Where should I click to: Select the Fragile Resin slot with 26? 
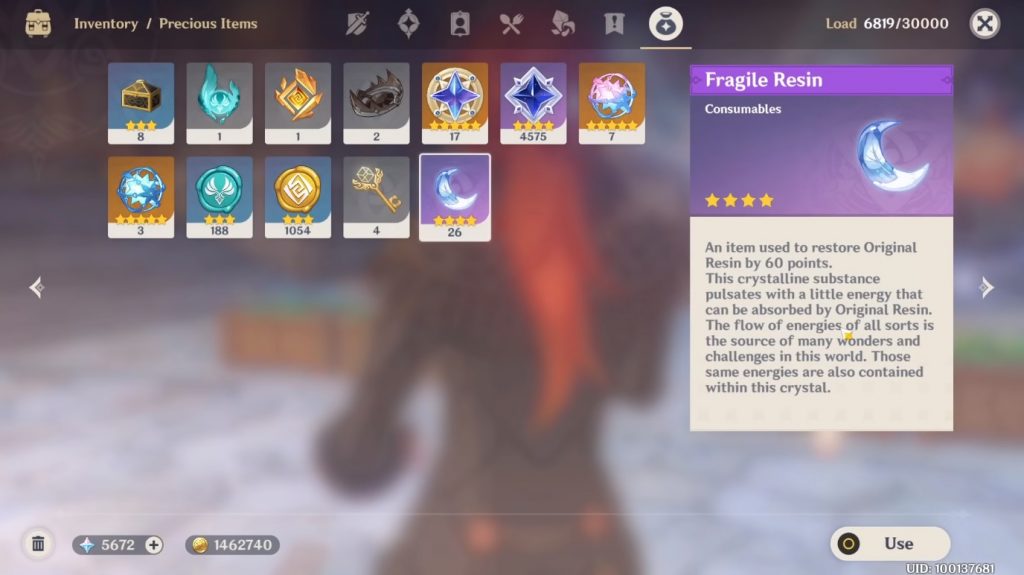455,197
